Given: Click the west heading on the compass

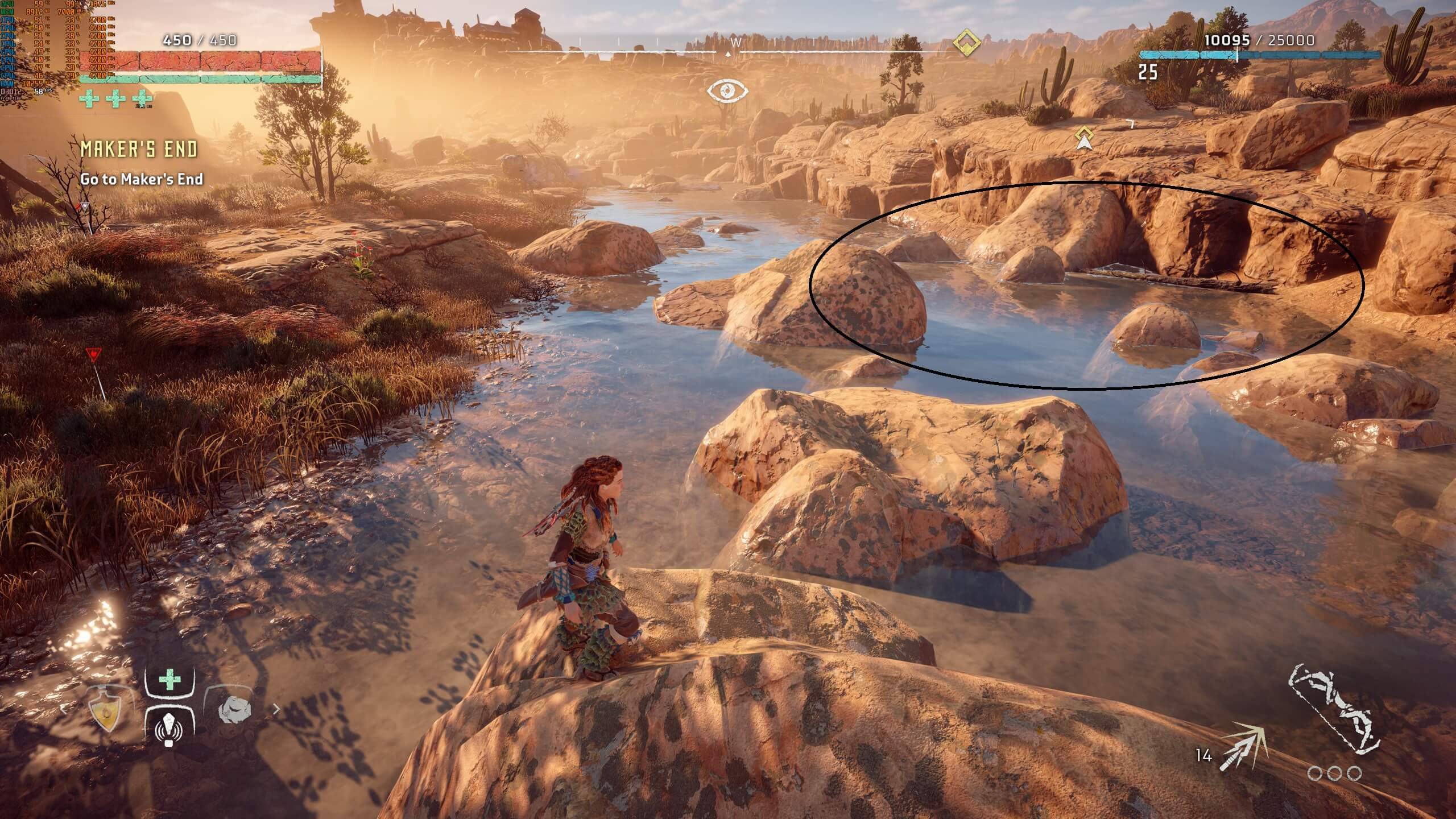Looking at the screenshot, I should 735,43.
